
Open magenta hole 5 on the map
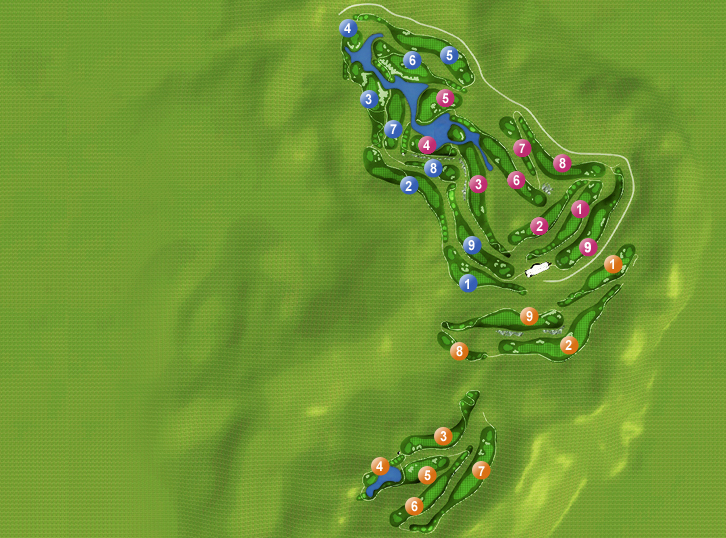pos(445,98)
